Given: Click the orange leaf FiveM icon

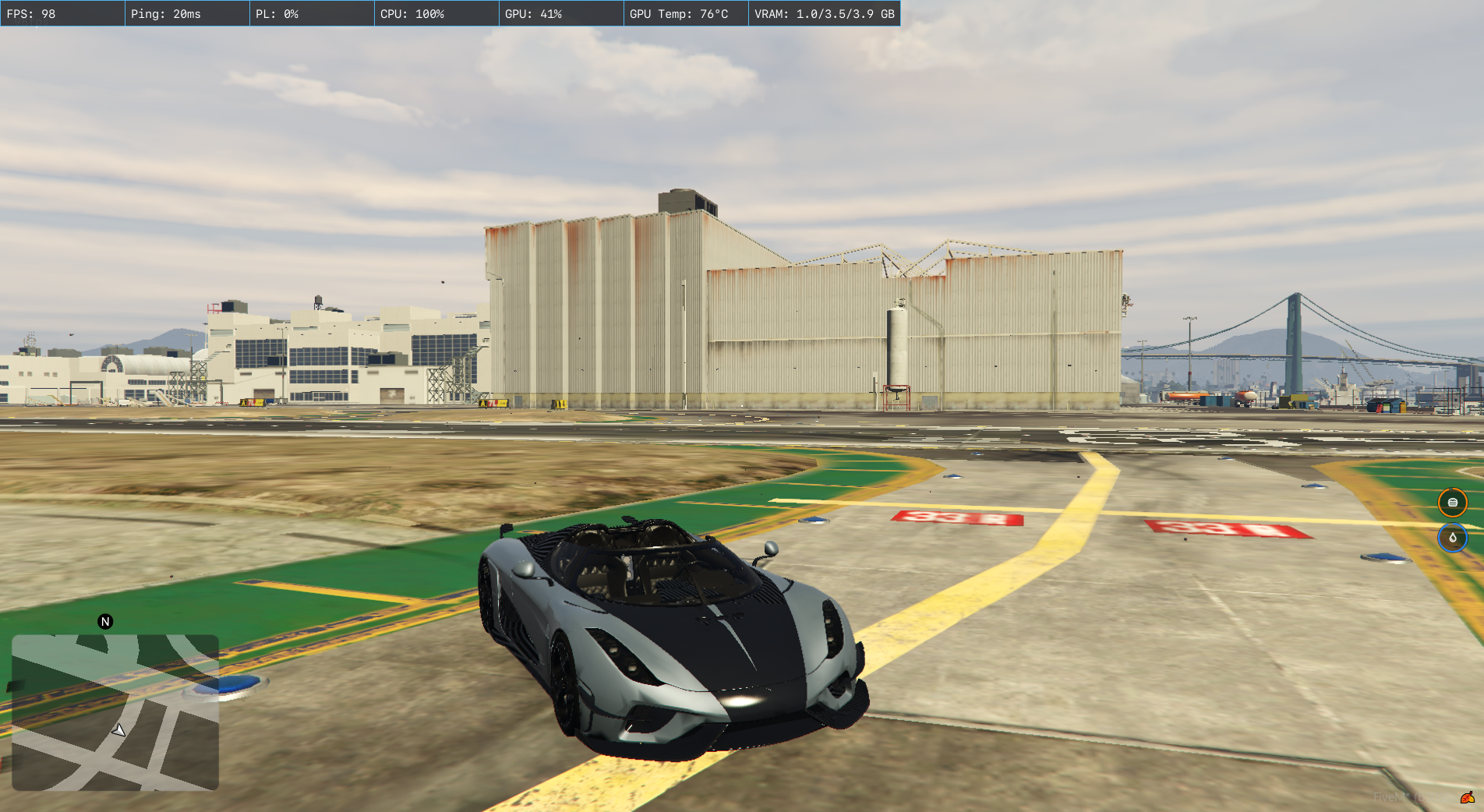Looking at the screenshot, I should point(1467,797).
